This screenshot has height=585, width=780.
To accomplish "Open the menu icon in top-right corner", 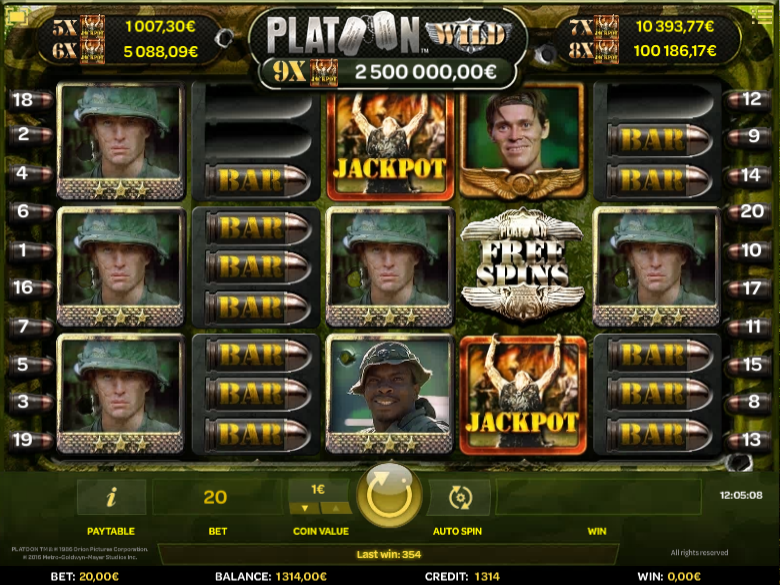I will [763, 17].
